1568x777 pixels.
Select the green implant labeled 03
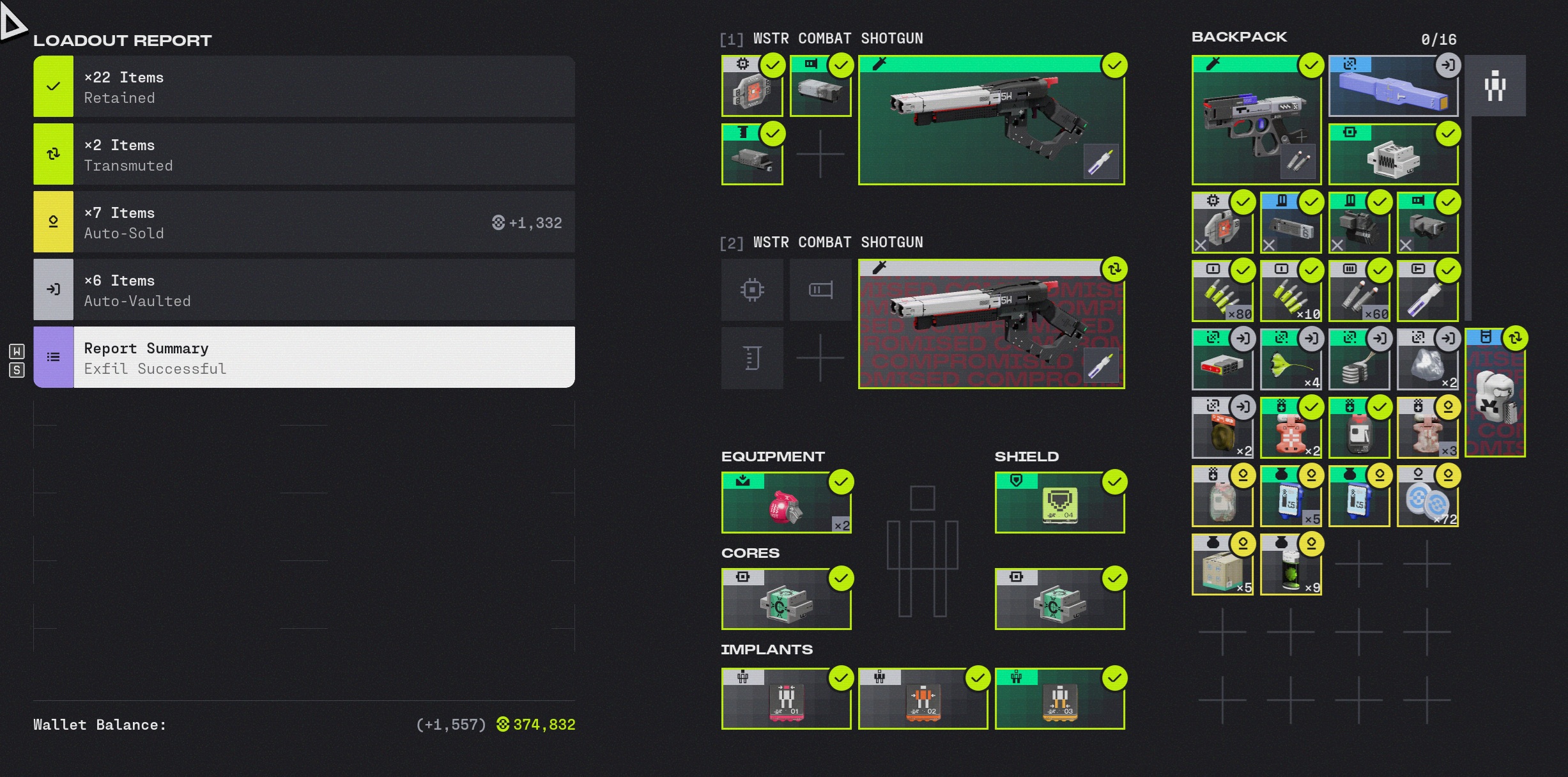point(1059,699)
